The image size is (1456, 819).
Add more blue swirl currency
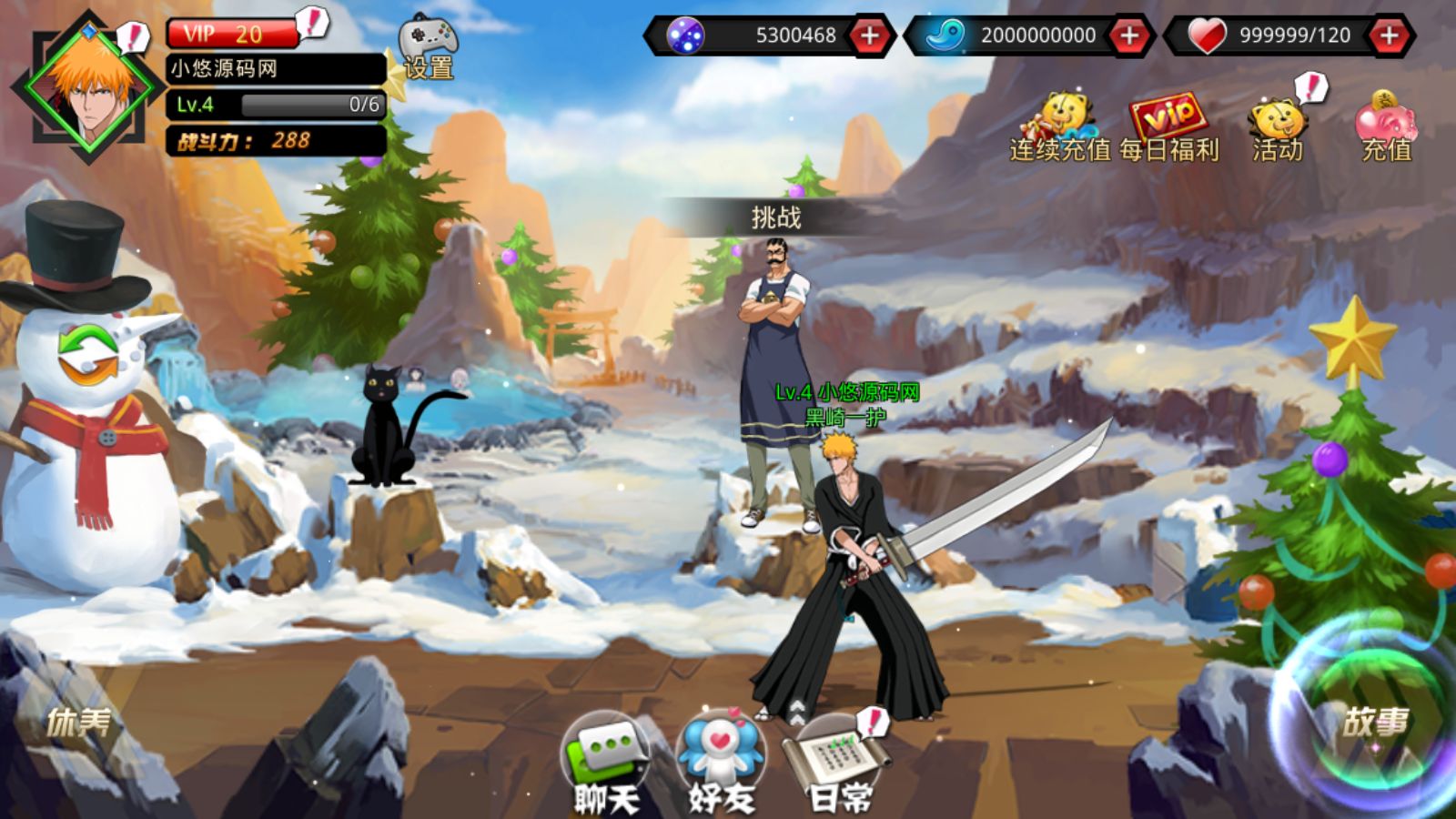tap(1129, 35)
